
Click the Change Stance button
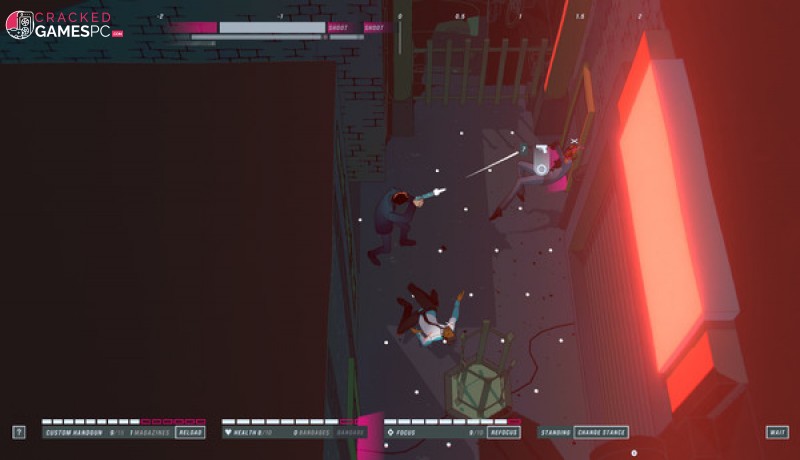tap(602, 432)
